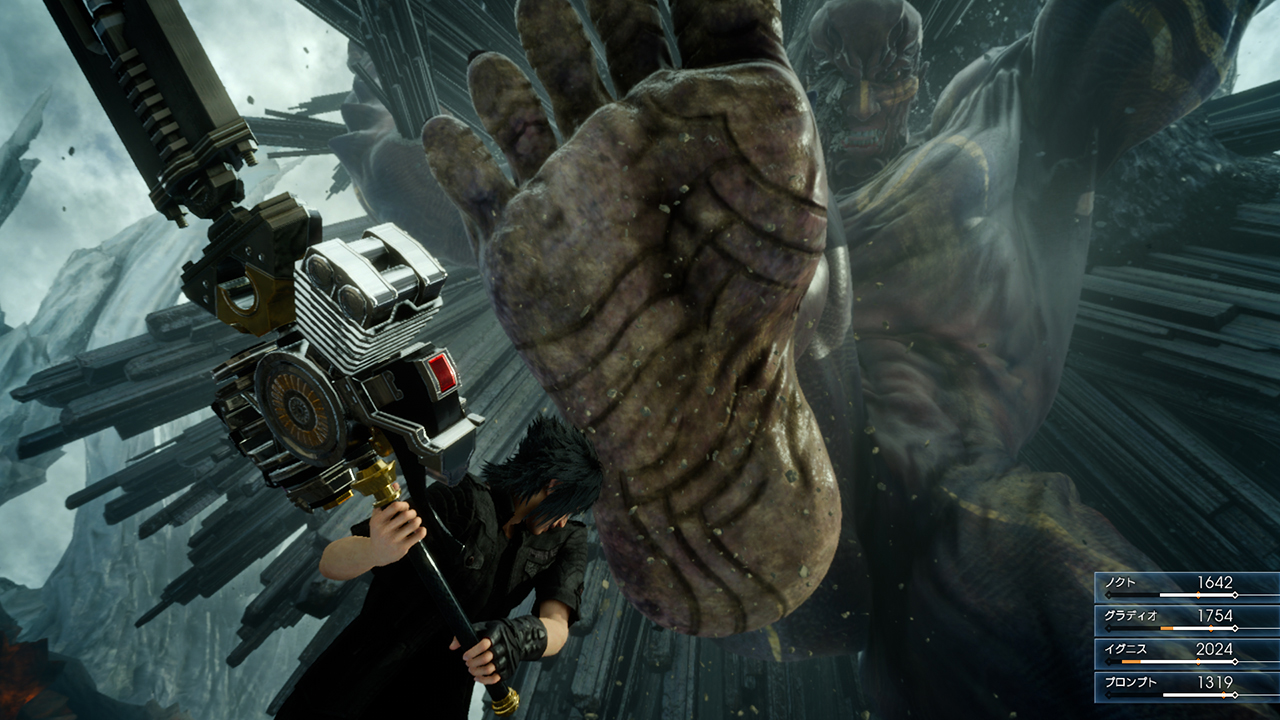Select the プロンプト name label
The width and height of the screenshot is (1280, 720).
point(1131,682)
